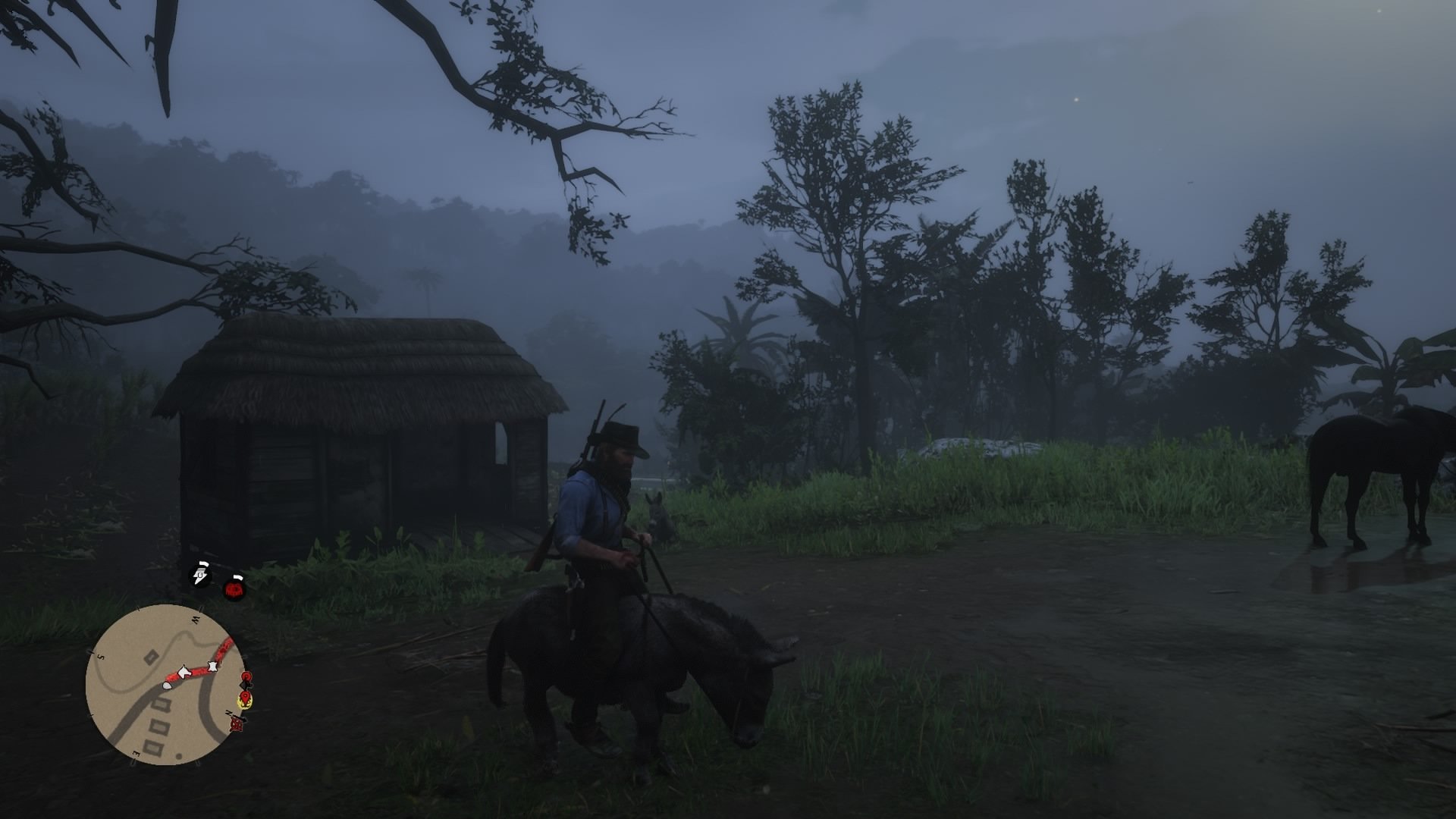The width and height of the screenshot is (1456, 819).
Task: Select the yellow mission marker beside the minimap
Action: (244, 700)
